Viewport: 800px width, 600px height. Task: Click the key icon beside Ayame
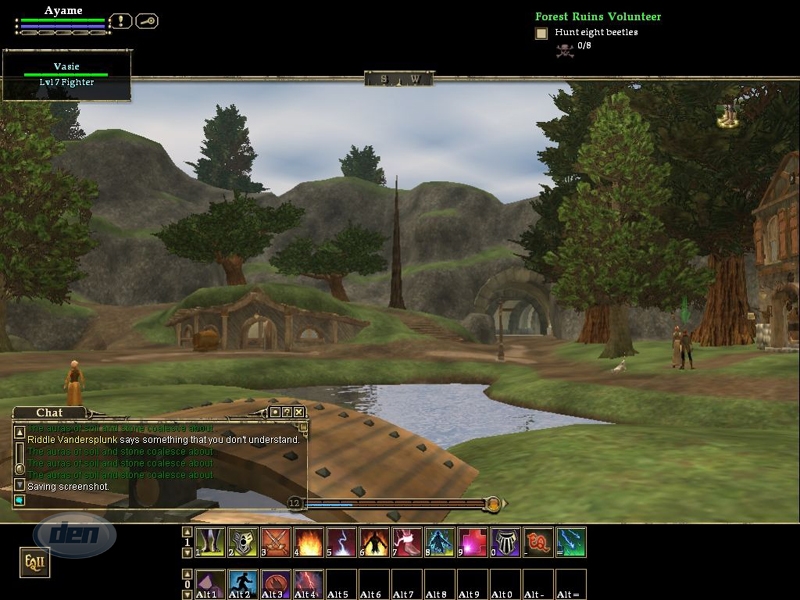pos(147,20)
